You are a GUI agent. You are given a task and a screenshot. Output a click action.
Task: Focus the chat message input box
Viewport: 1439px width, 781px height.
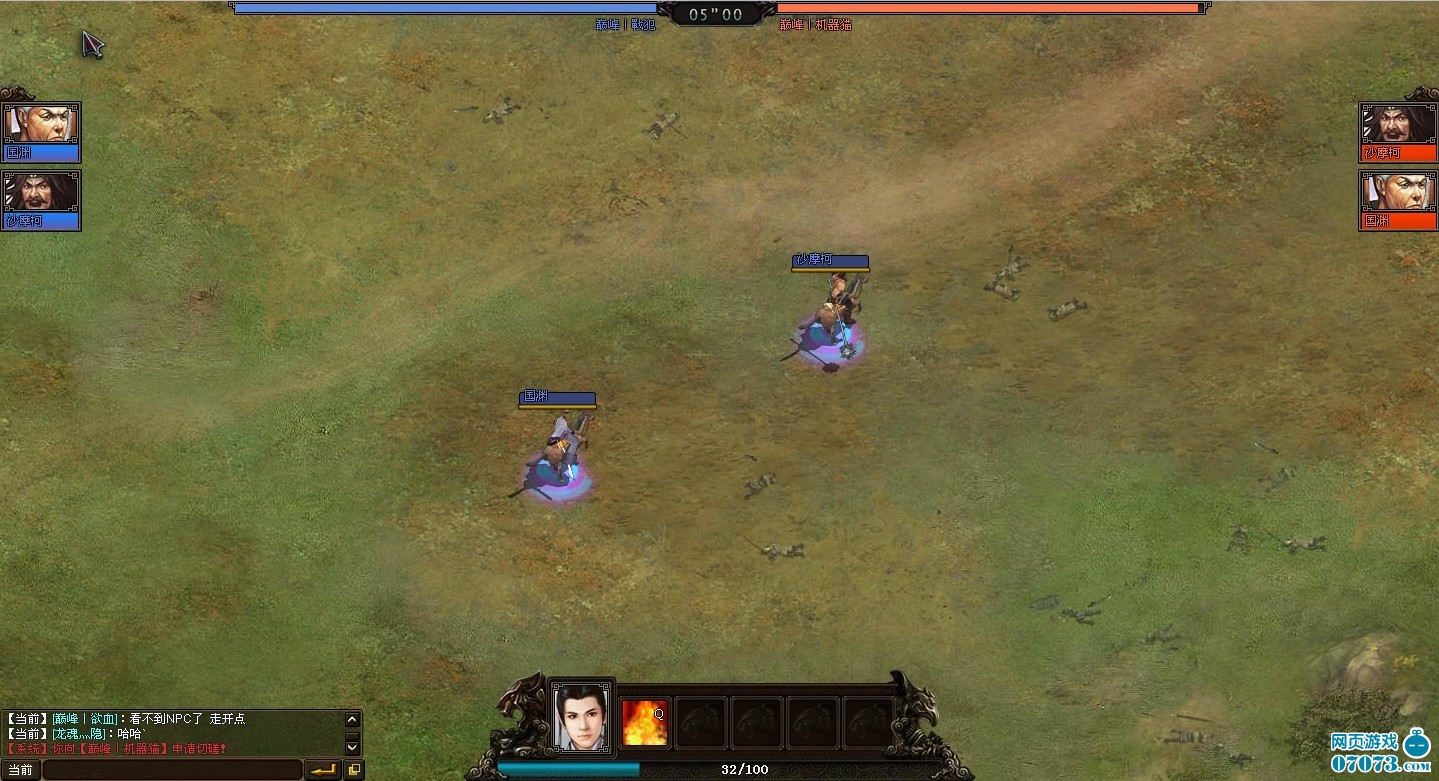172,770
